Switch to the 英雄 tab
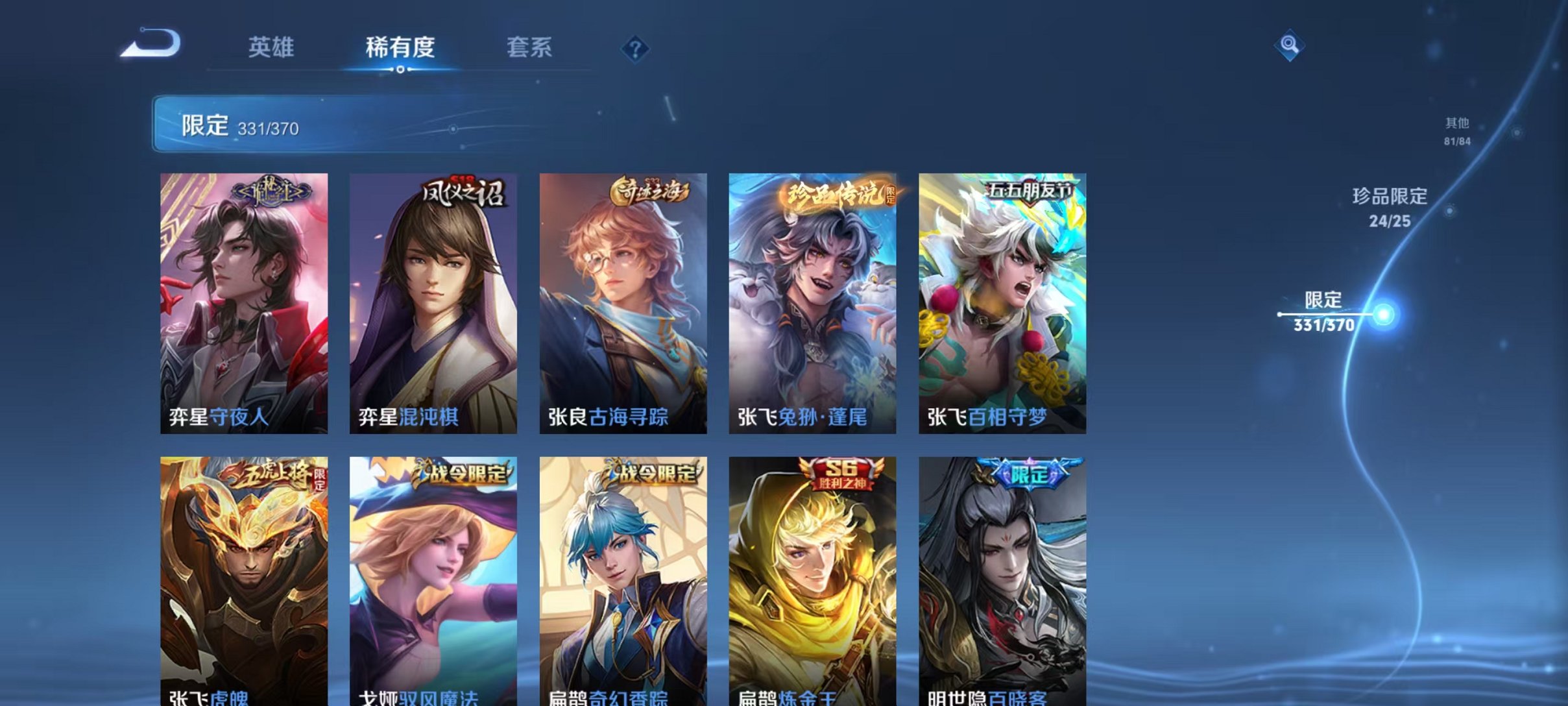Image resolution: width=1568 pixels, height=706 pixels. pyautogui.click(x=269, y=47)
